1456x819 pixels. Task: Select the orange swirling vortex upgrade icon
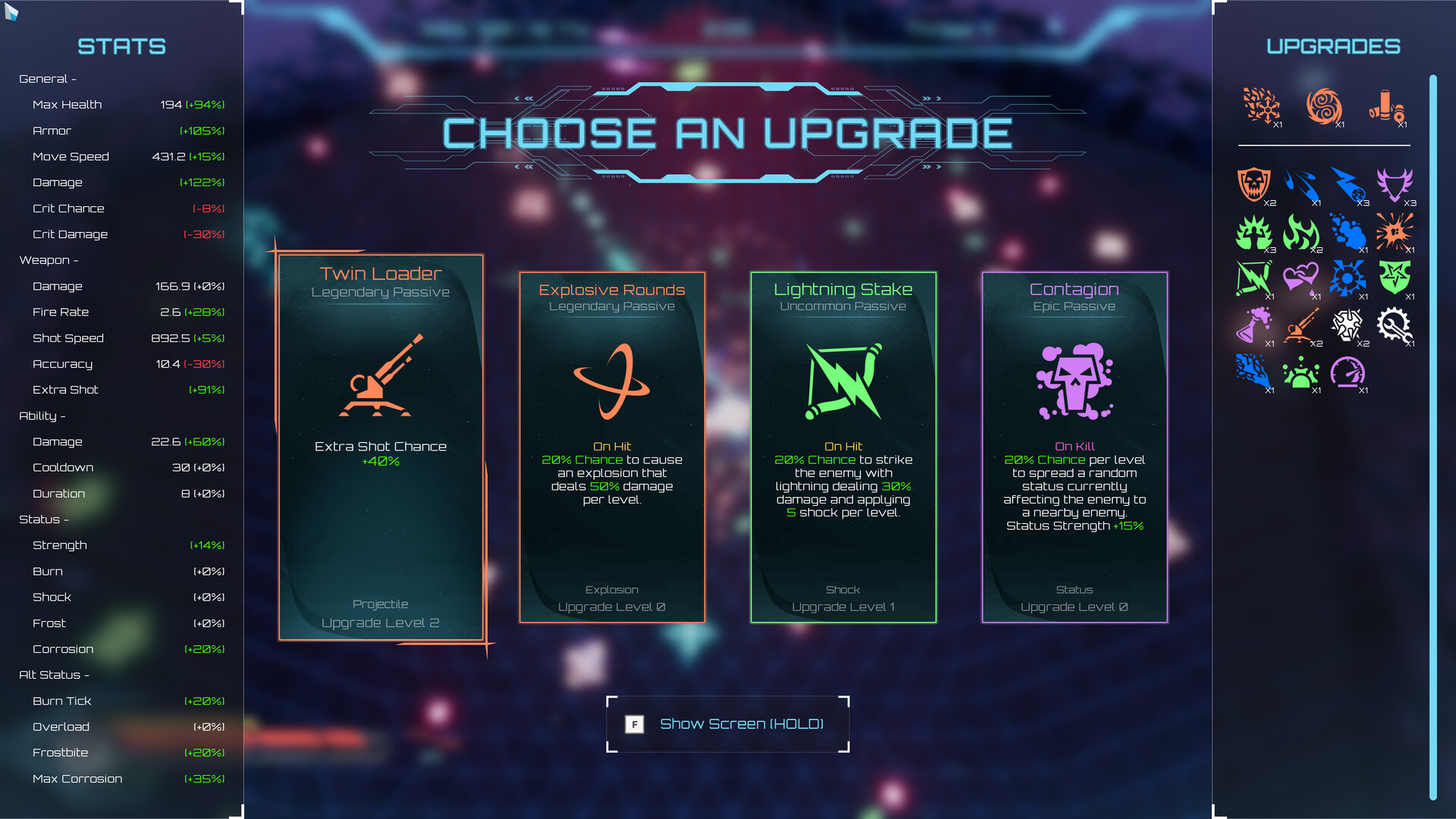[1324, 106]
